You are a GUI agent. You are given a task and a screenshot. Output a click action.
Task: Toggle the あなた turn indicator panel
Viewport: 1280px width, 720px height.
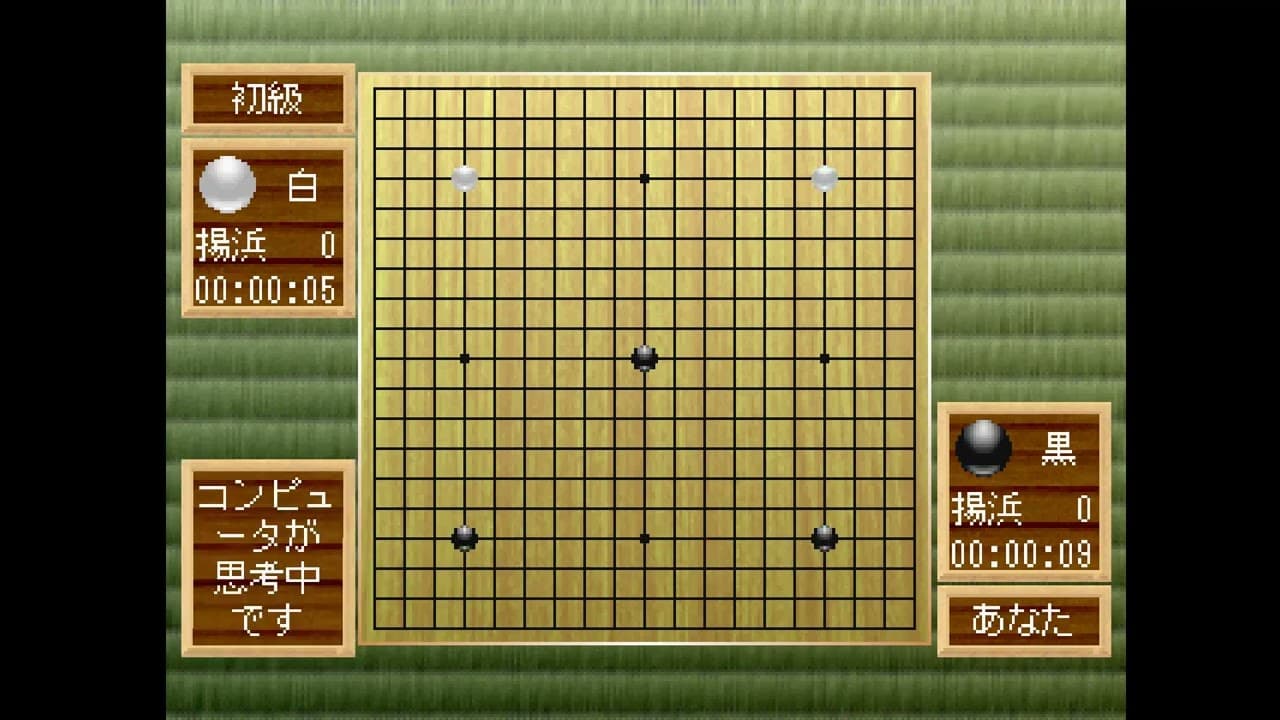tap(1022, 620)
